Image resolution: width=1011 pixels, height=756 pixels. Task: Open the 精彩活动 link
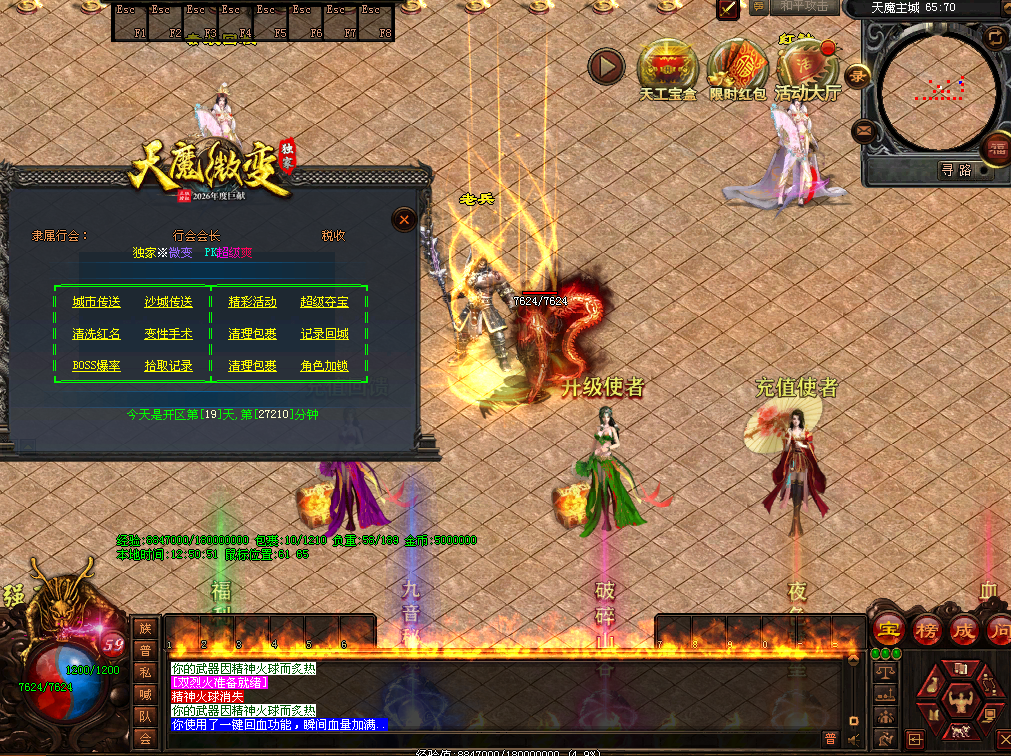click(x=252, y=302)
